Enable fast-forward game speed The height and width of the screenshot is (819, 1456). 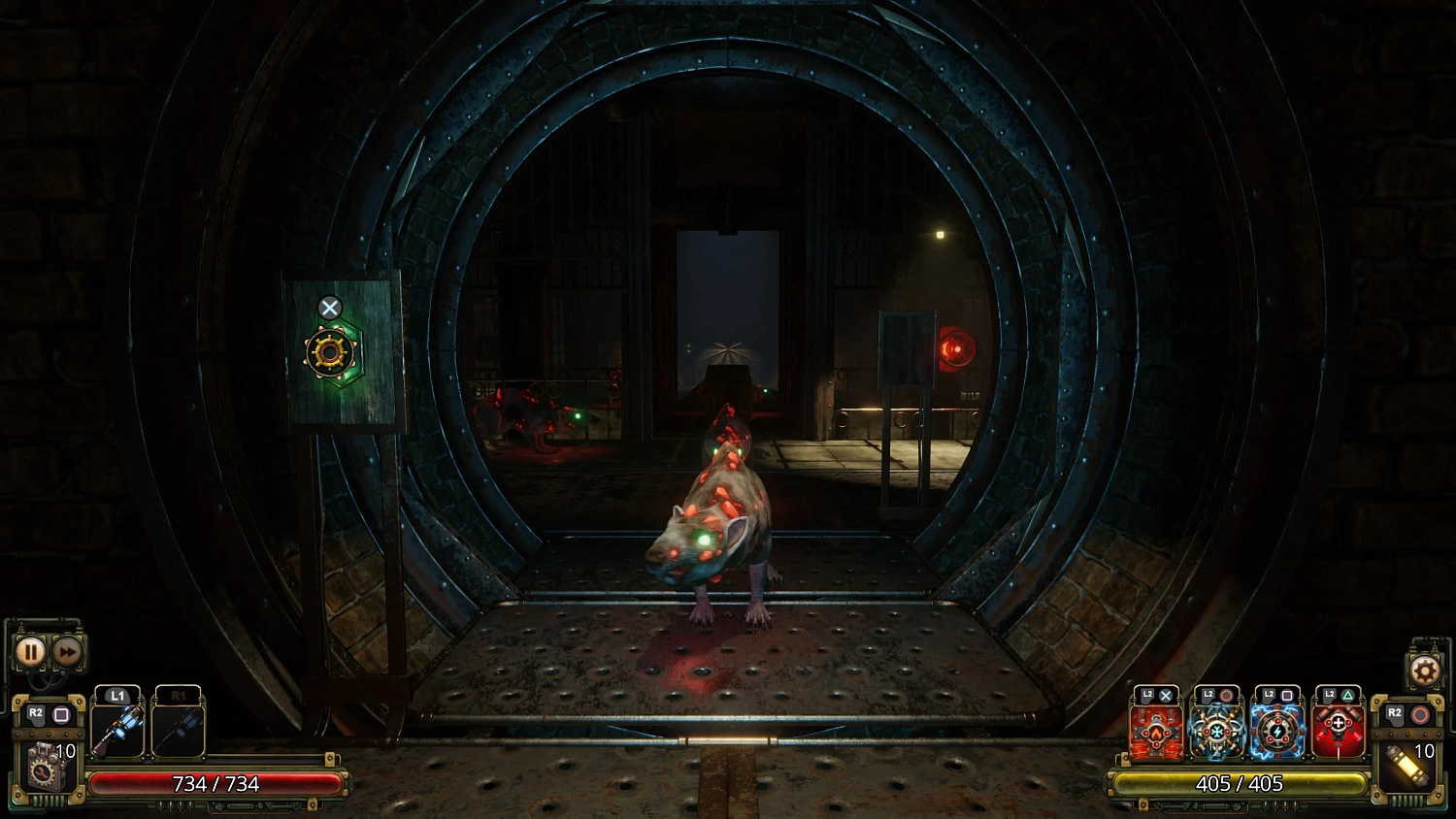pos(67,650)
